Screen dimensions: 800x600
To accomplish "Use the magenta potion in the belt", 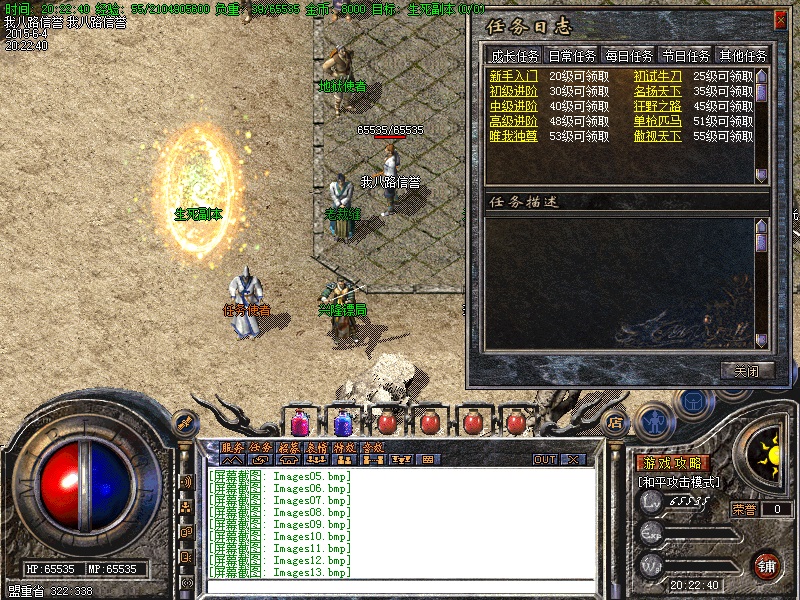I will pos(300,423).
